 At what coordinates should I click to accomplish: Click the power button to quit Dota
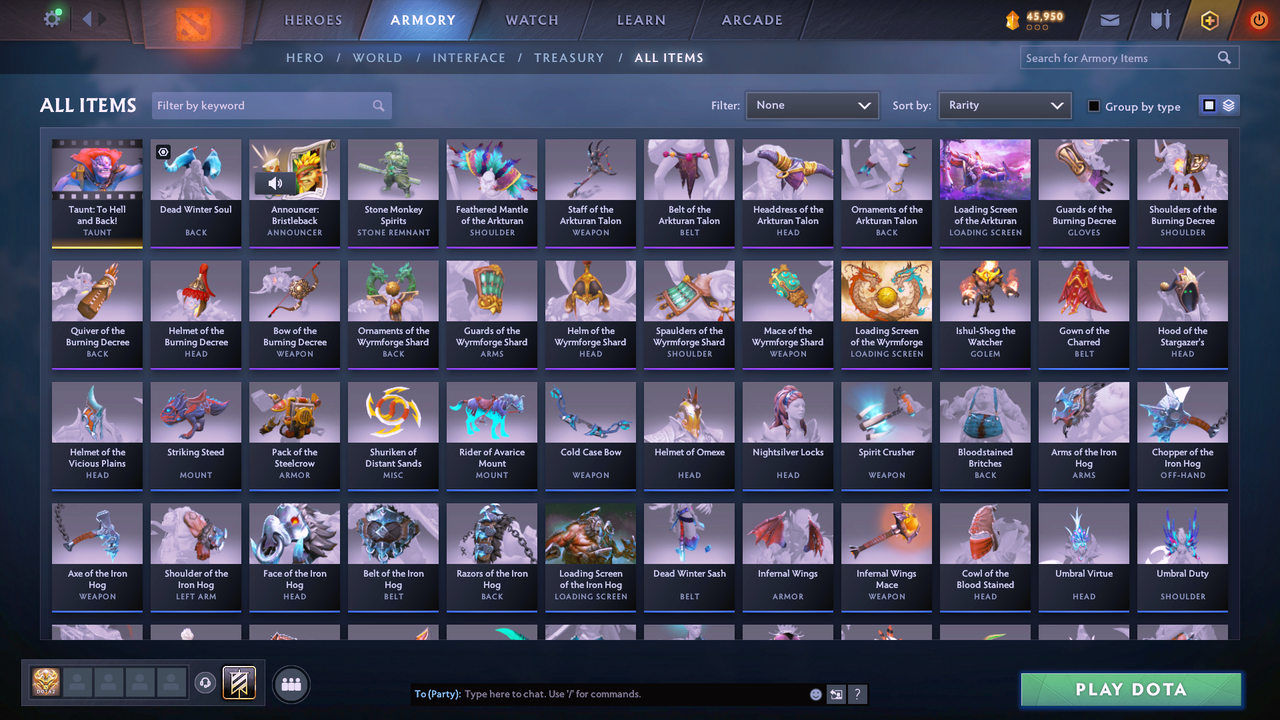(x=1258, y=20)
